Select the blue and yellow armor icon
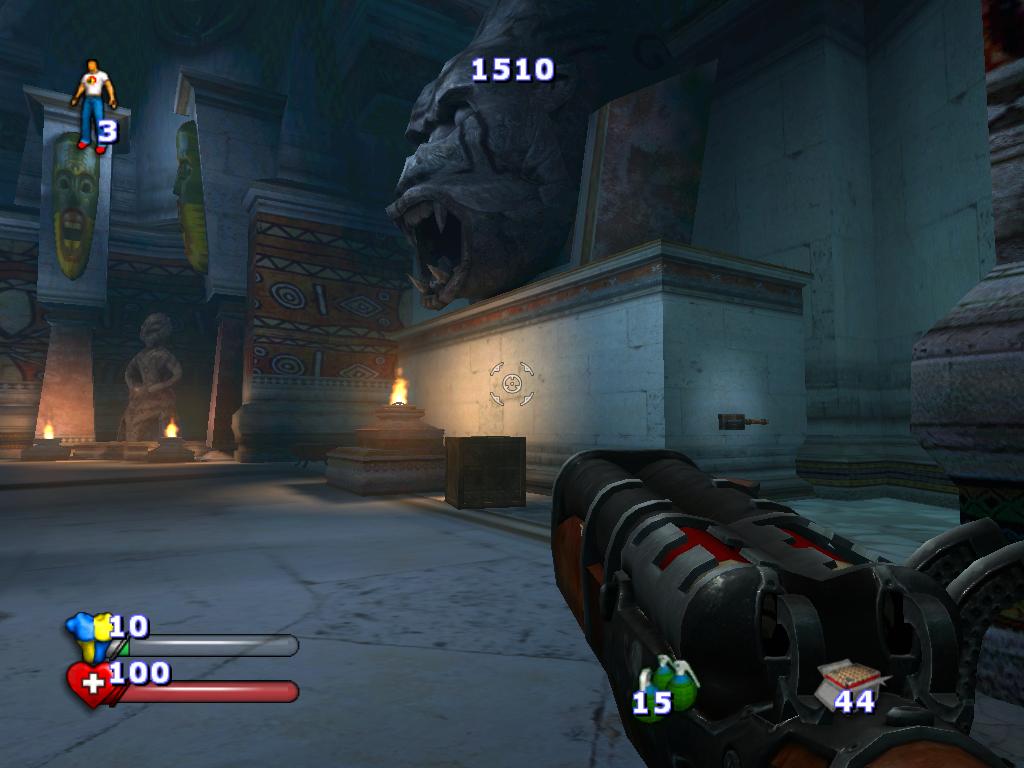The height and width of the screenshot is (768, 1024). click(87, 636)
